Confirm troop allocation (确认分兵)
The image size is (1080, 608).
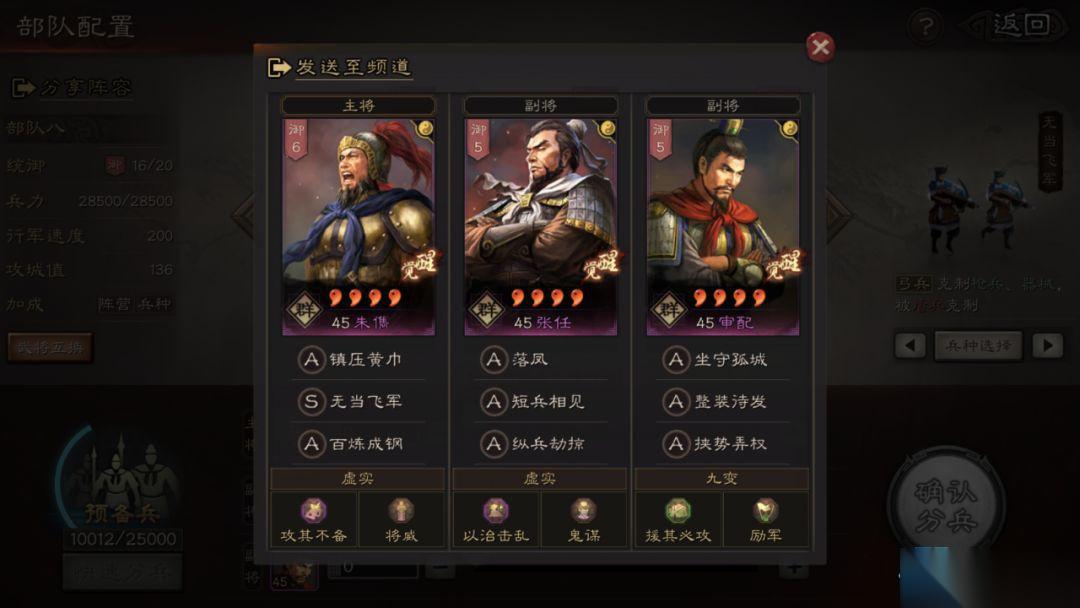click(x=946, y=506)
